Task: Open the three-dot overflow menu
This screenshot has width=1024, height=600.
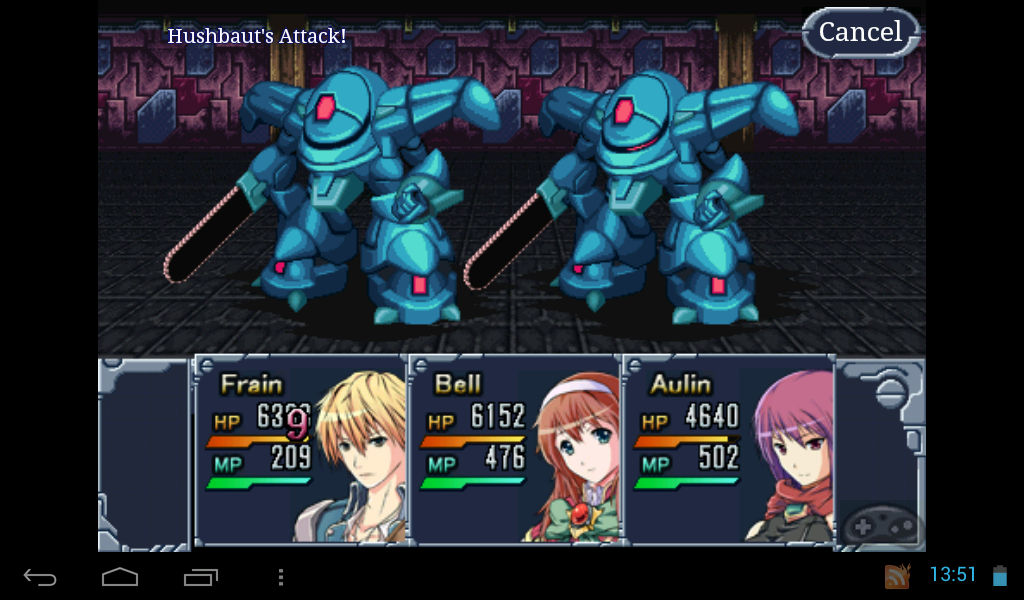Action: 281,577
